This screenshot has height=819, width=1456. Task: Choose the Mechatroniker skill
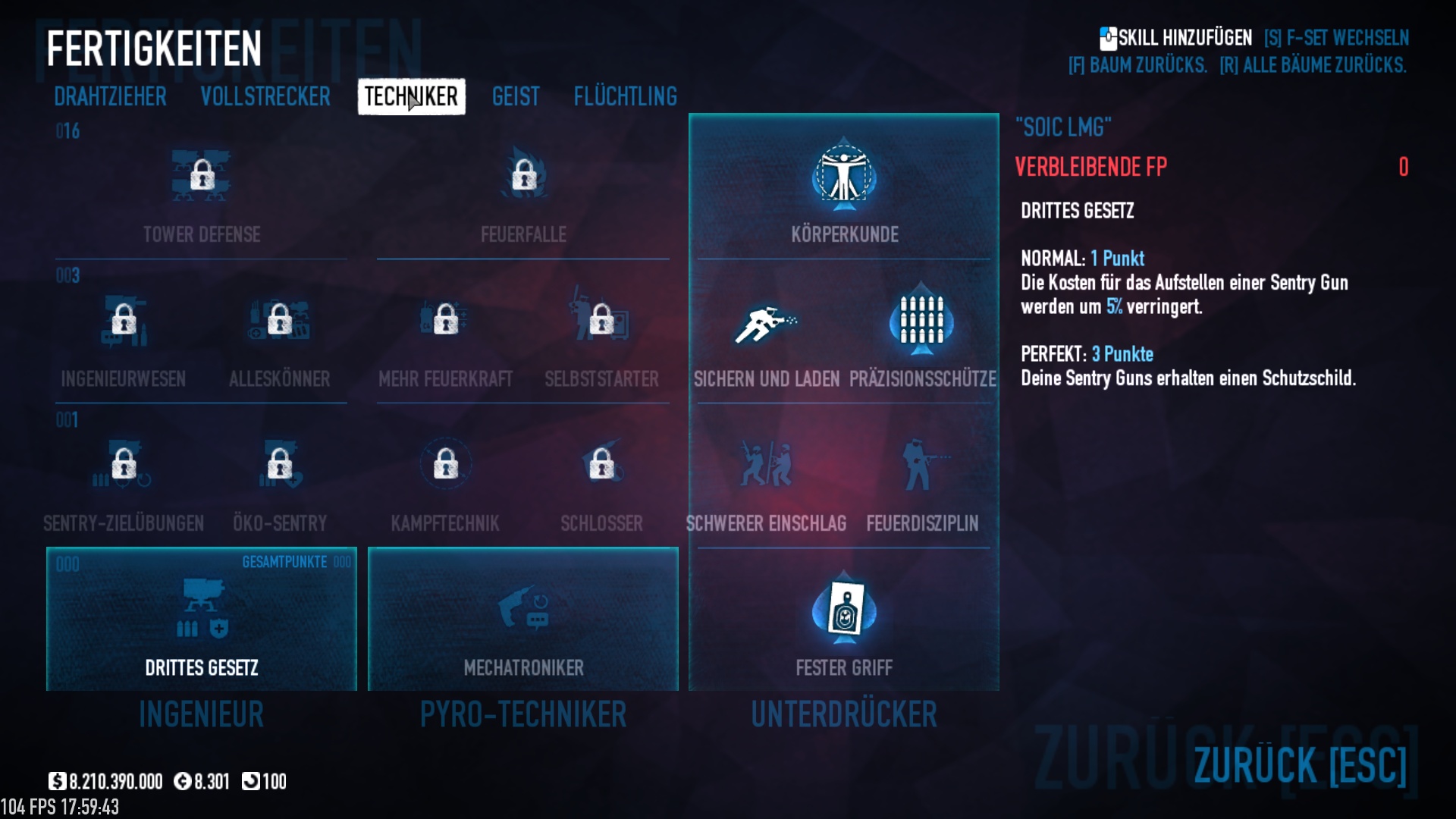(x=523, y=619)
